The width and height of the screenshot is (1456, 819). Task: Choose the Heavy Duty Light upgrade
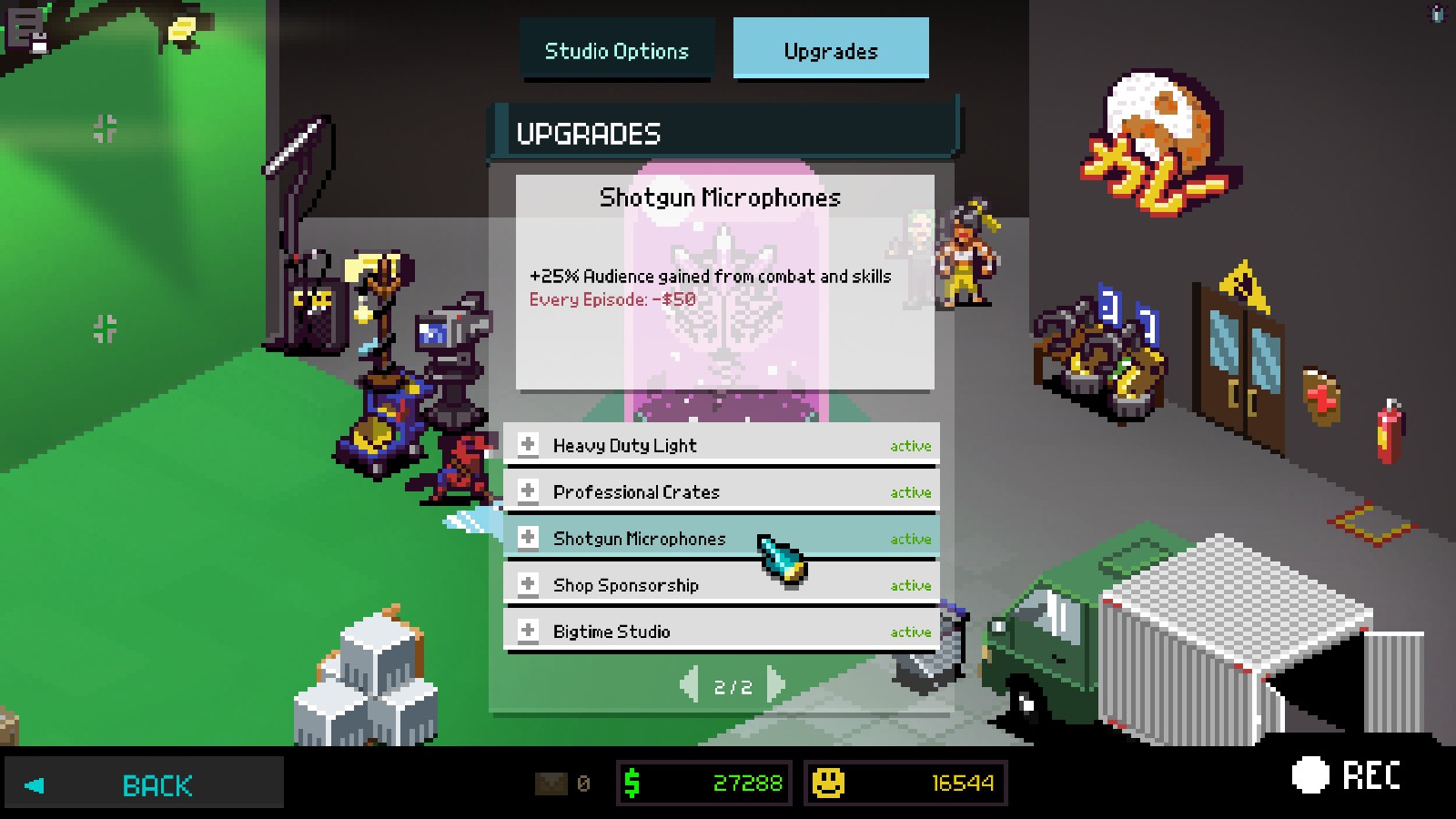[720, 445]
